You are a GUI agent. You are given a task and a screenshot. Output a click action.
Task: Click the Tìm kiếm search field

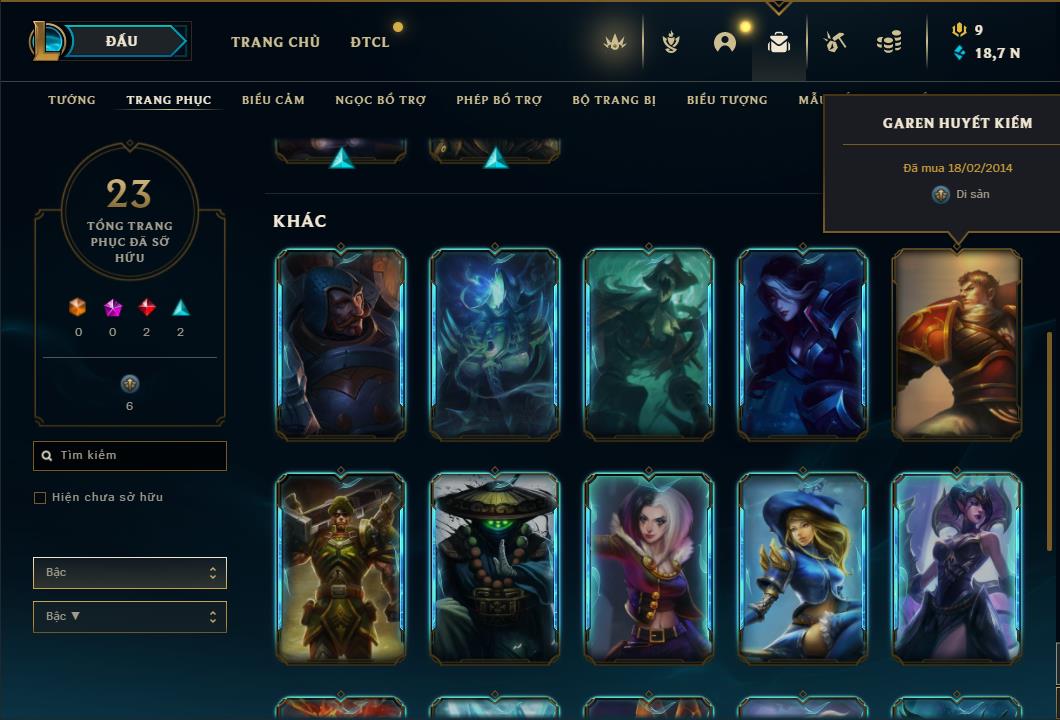[x=130, y=456]
